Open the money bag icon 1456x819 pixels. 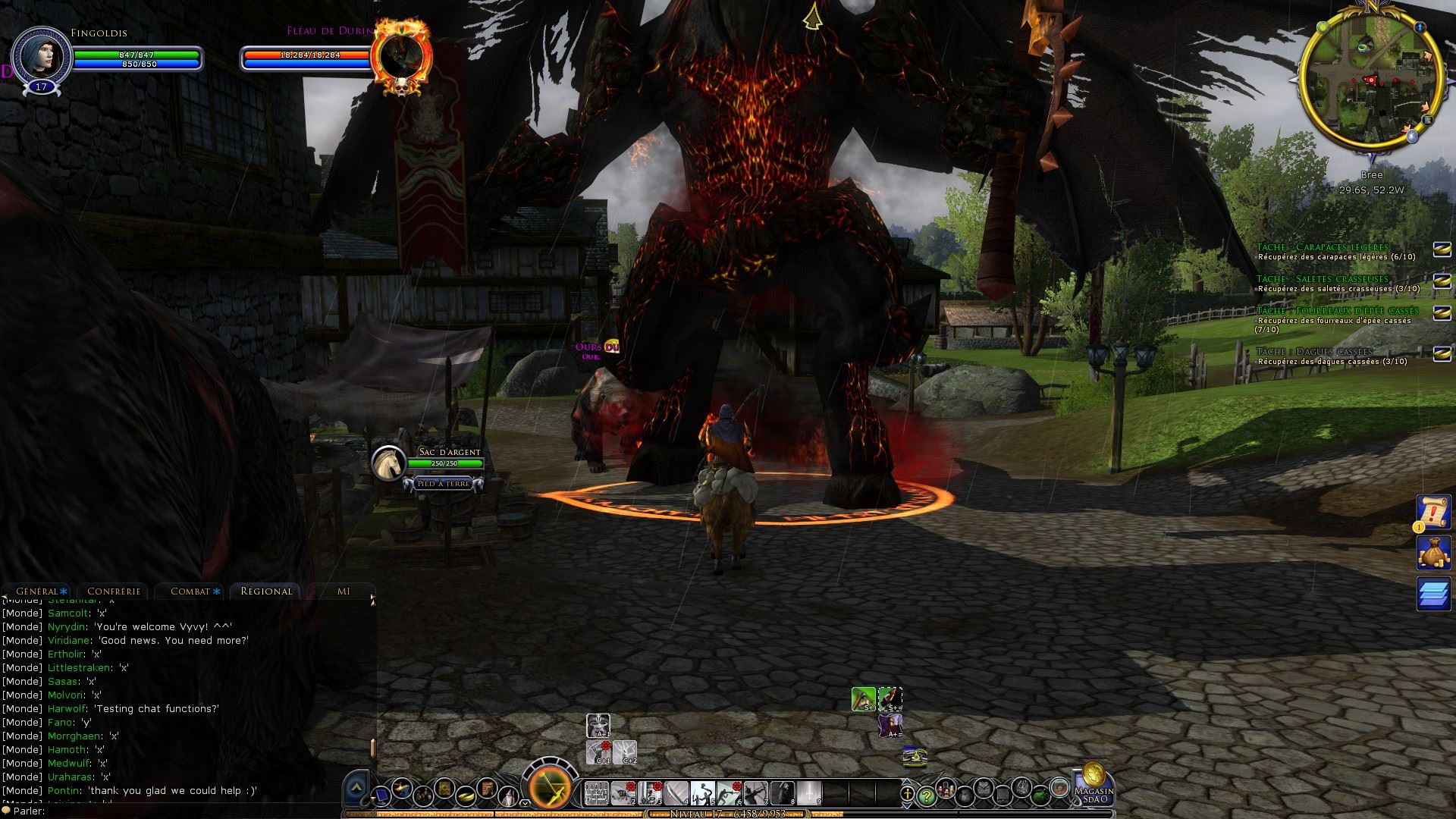tap(1433, 553)
